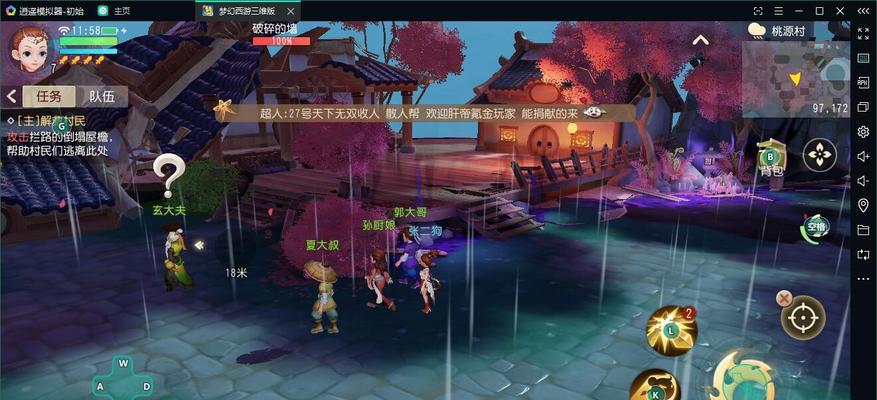Tap the four-petal flower button beside the backpack
The width and height of the screenshot is (877, 400).
[x=820, y=155]
